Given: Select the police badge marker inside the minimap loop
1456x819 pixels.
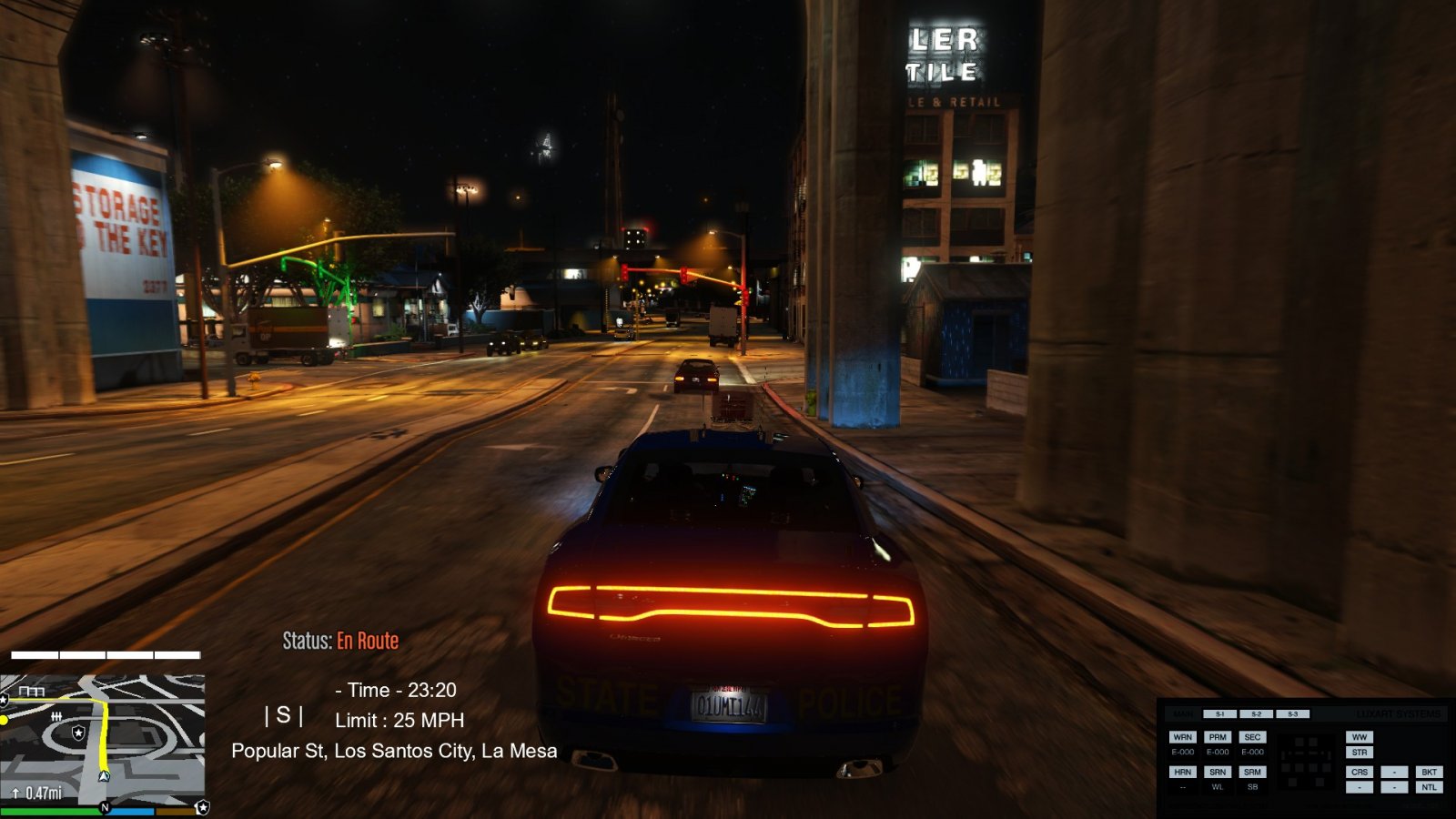Looking at the screenshot, I should [79, 733].
